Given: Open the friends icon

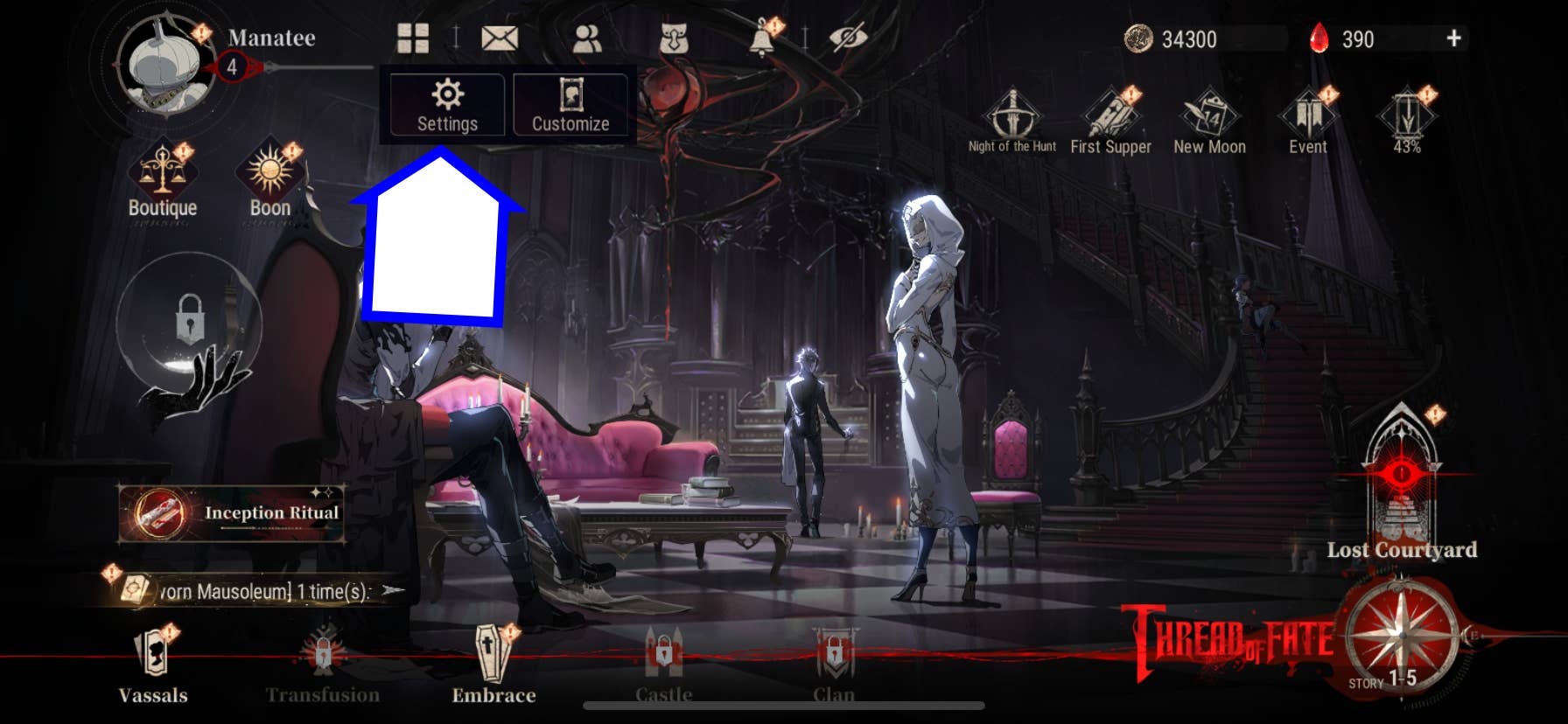Looking at the screenshot, I should coord(586,38).
